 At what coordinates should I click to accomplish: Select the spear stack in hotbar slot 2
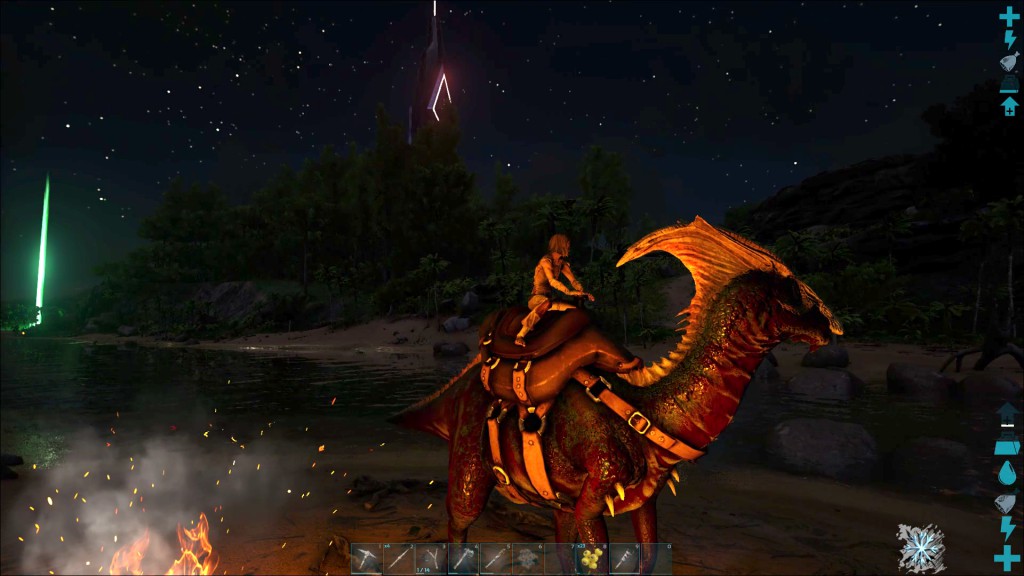pos(399,559)
